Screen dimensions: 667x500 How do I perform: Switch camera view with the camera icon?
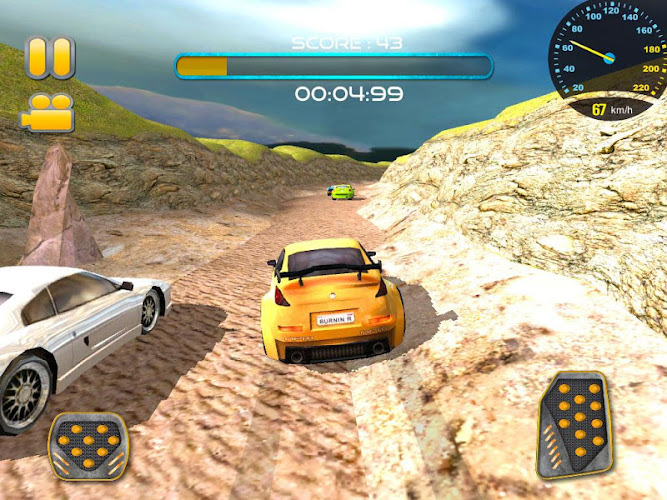coord(47,111)
